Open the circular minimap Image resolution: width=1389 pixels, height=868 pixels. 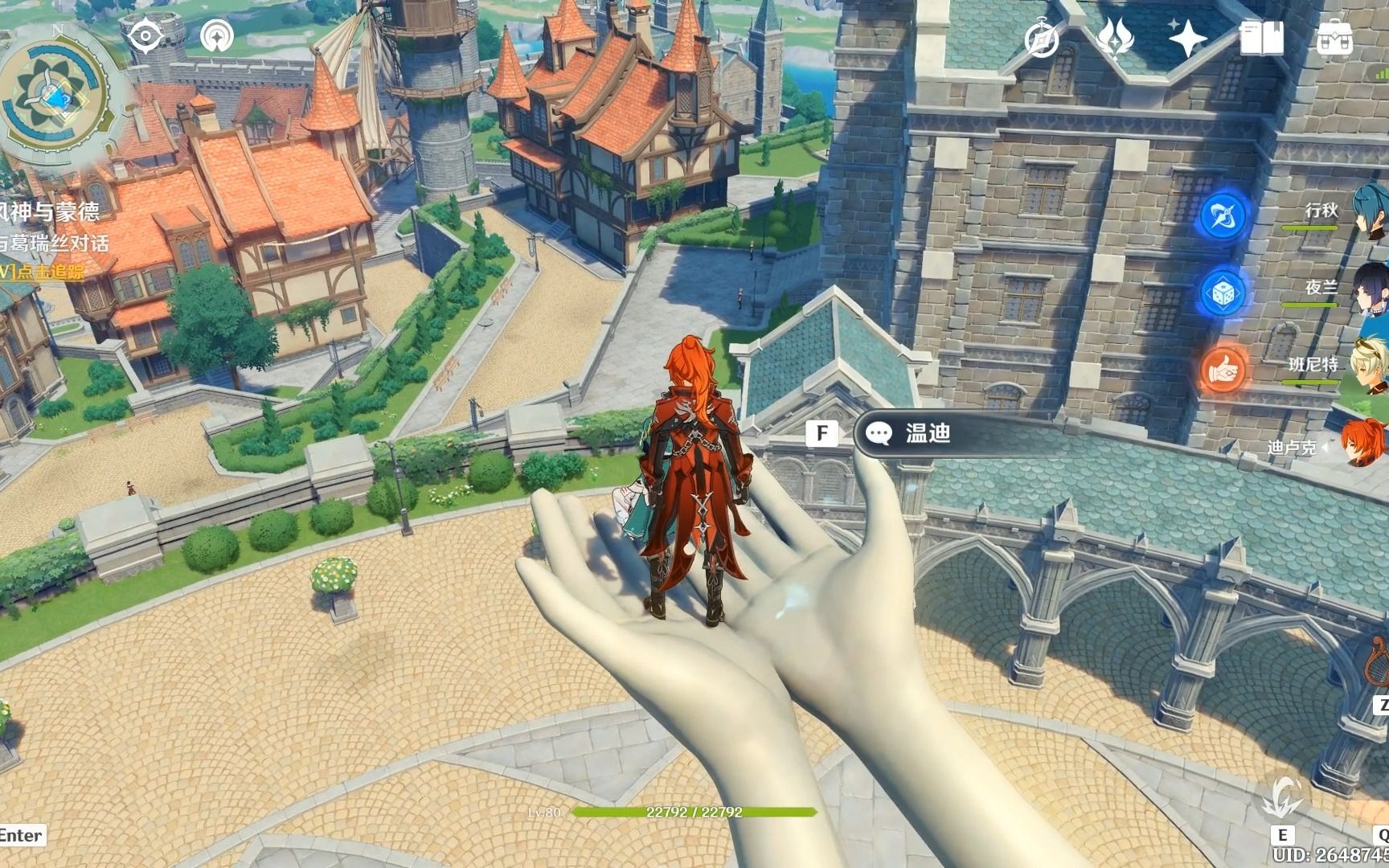tap(55, 102)
